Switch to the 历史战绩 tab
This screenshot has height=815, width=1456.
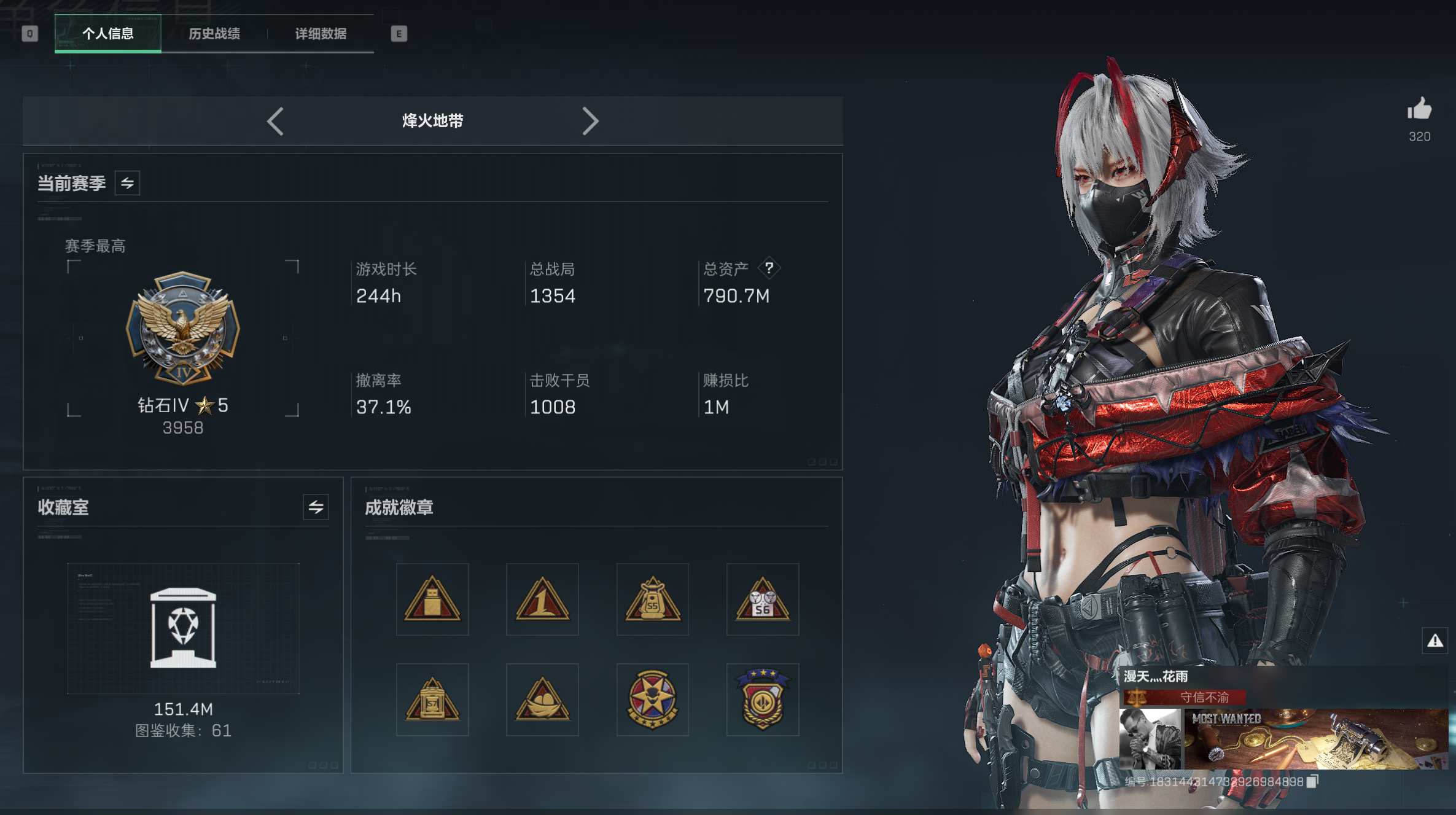point(214,34)
